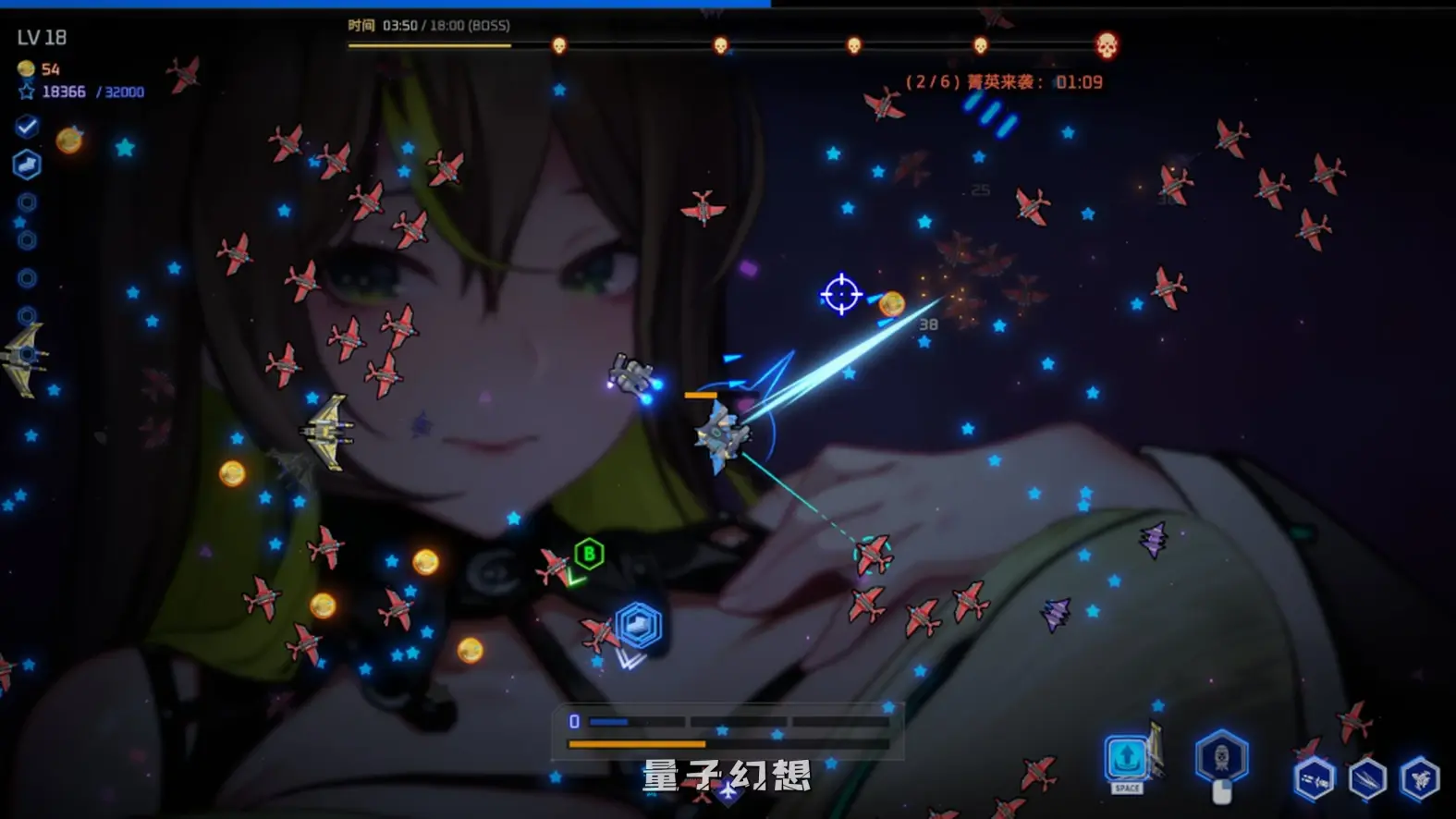Select the fighter-jet weapon hexagon icon
Screen dimensions: 1456x819
click(1418, 779)
